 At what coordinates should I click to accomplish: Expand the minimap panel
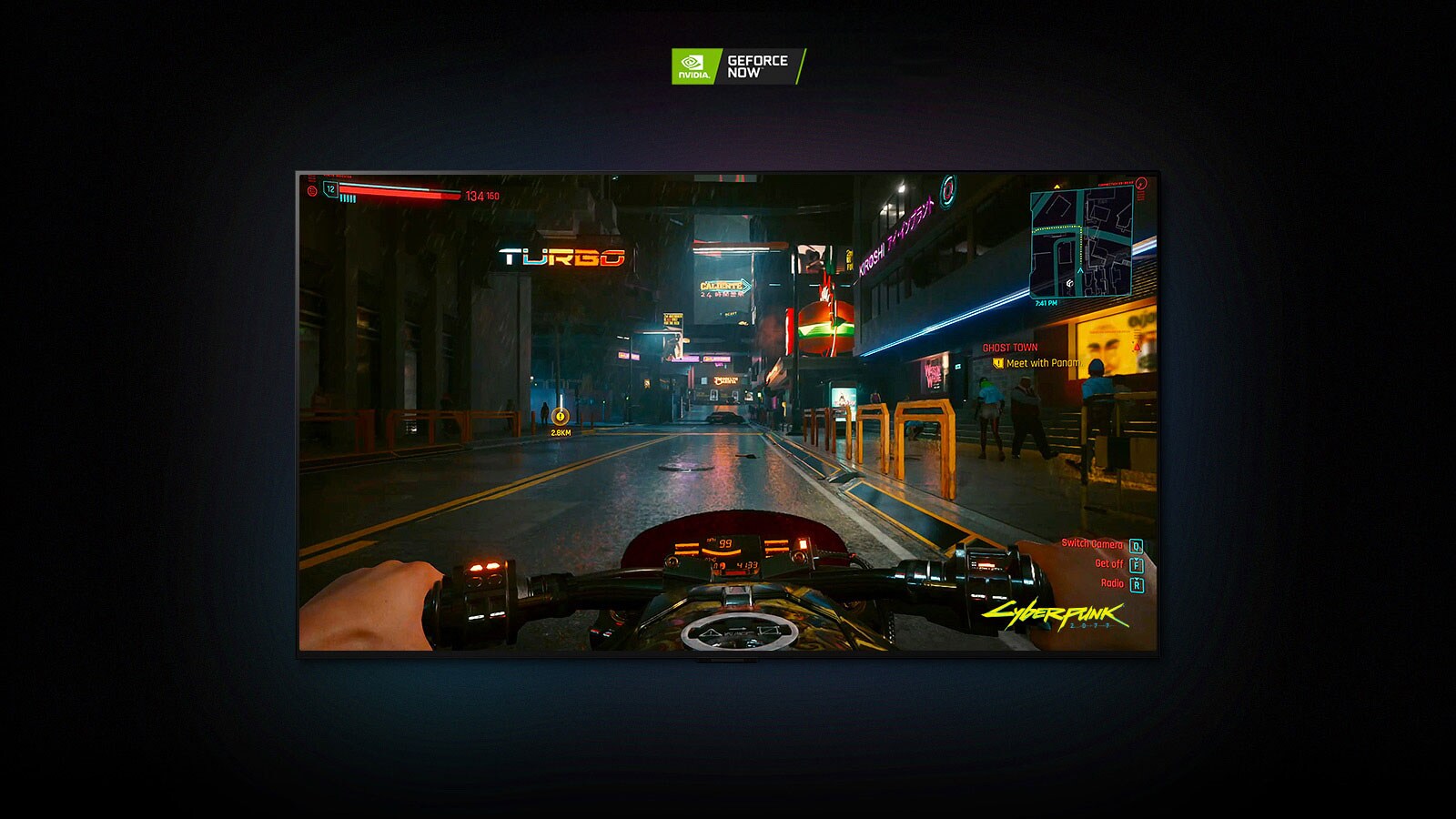tap(1083, 243)
